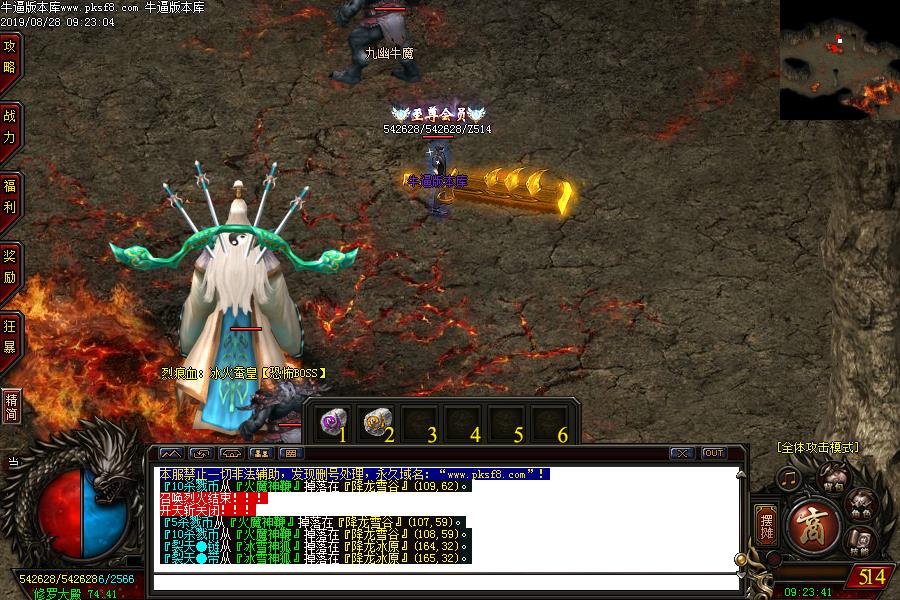Switch the 全体攻击模式 attack mode label
Screen dimensions: 900x600
click(x=817, y=447)
